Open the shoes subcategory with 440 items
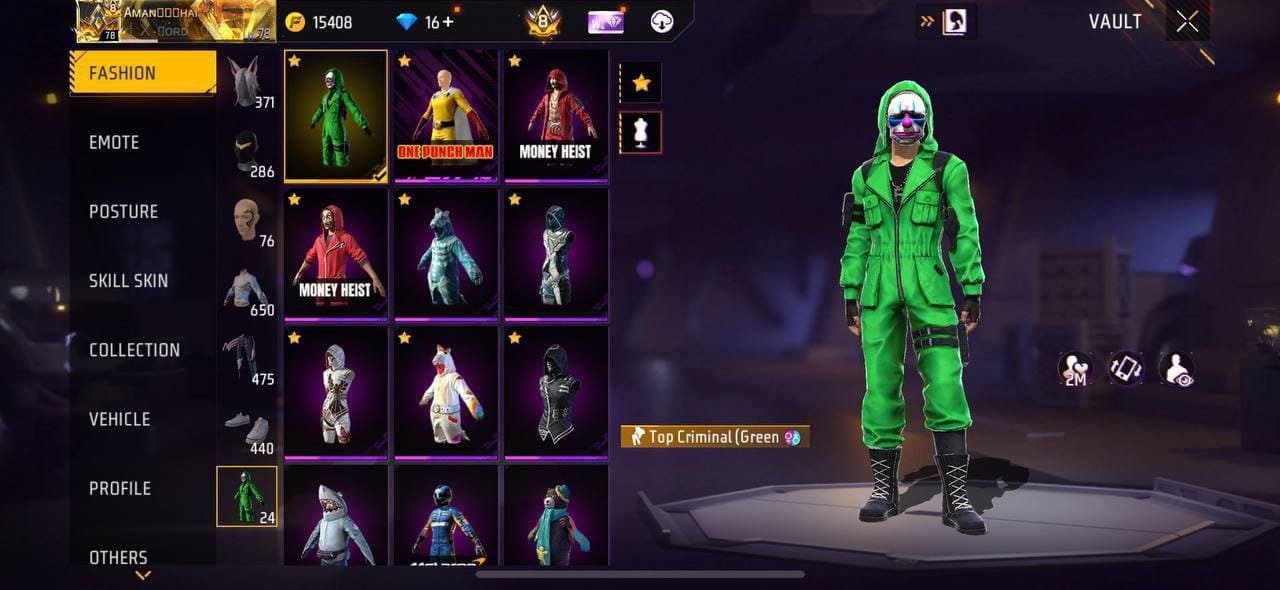The width and height of the screenshot is (1280, 590). [x=247, y=429]
